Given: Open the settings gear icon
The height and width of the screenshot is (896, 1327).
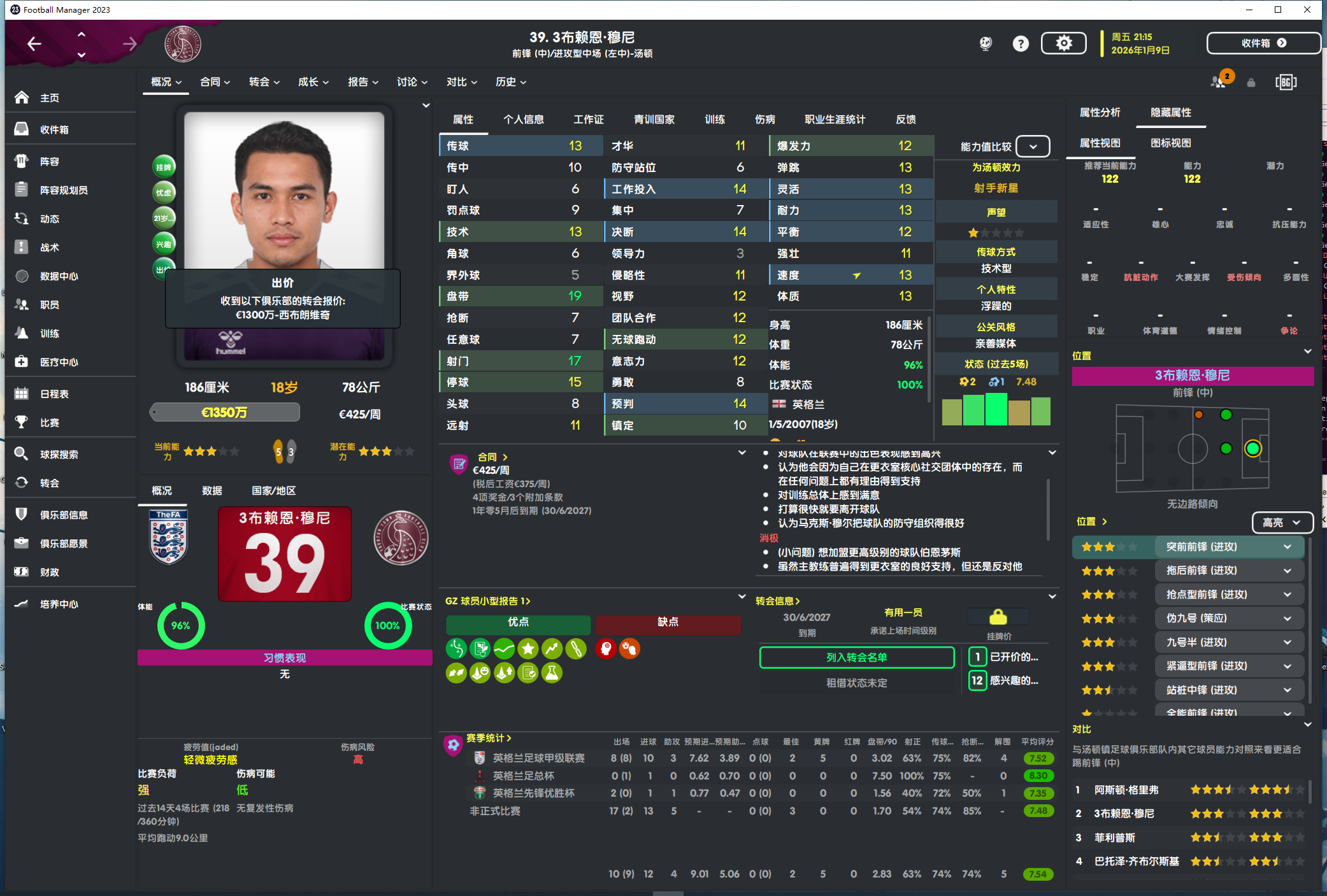Looking at the screenshot, I should (1063, 43).
